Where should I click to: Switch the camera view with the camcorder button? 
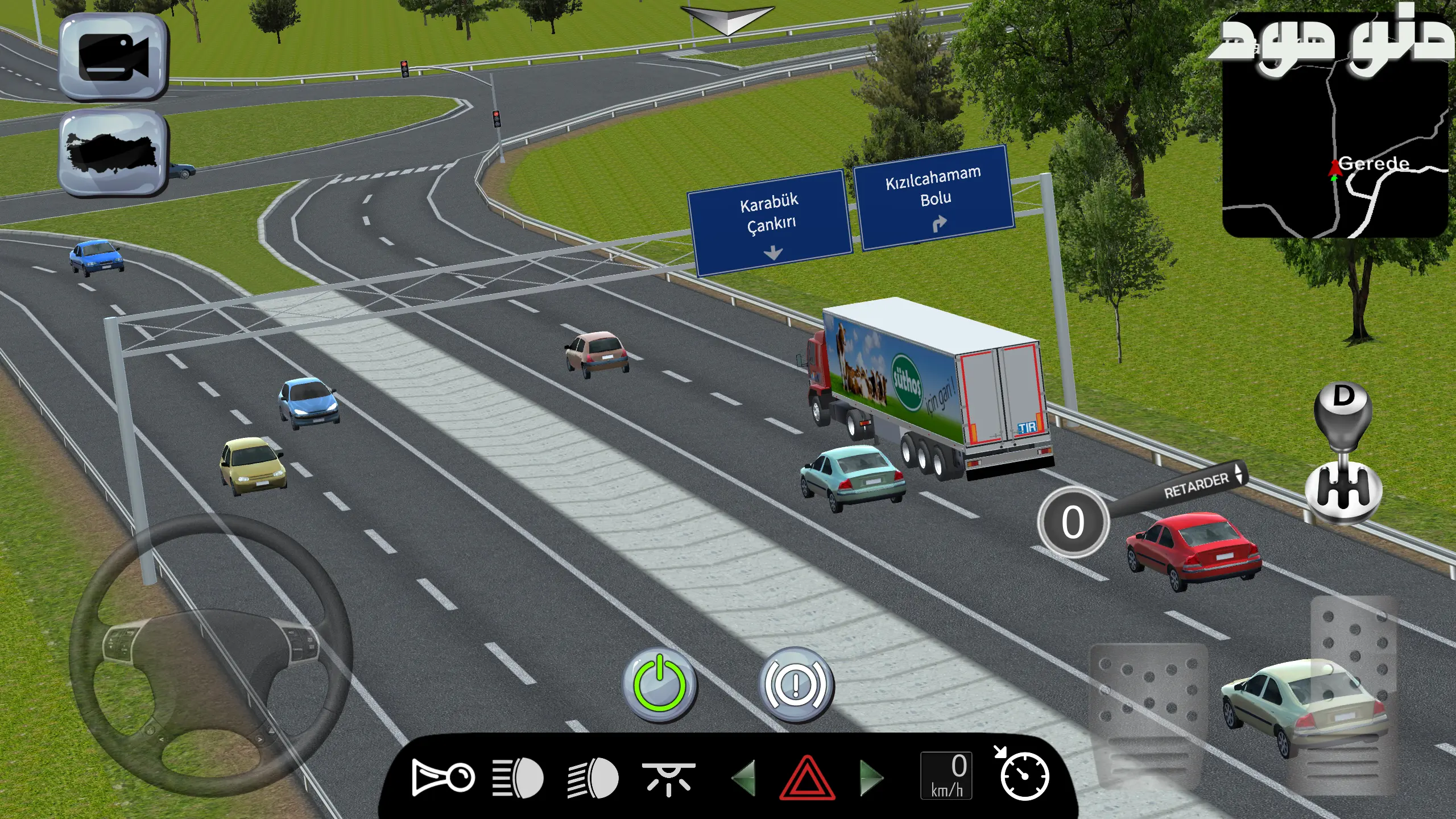[113, 57]
